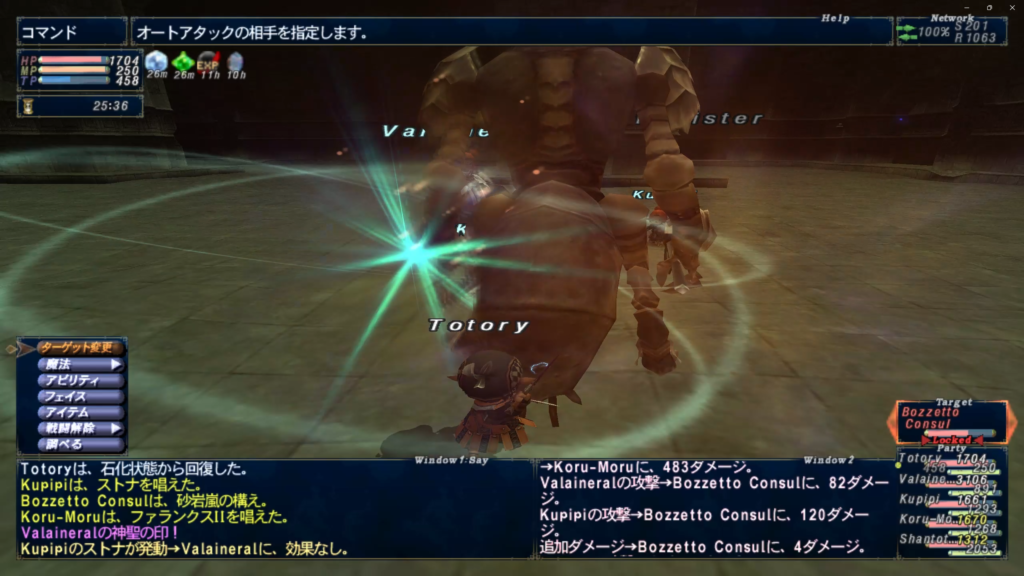Open the アイテム item command
Screen dimensions: 1024x576
coord(80,412)
